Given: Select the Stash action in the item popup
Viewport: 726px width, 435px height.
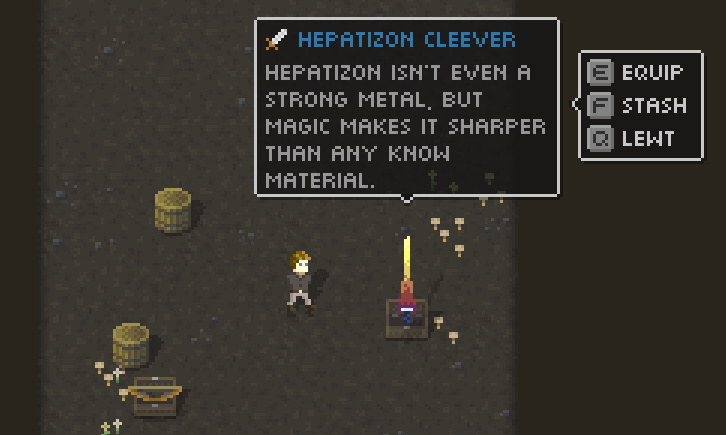Looking at the screenshot, I should [640, 105].
